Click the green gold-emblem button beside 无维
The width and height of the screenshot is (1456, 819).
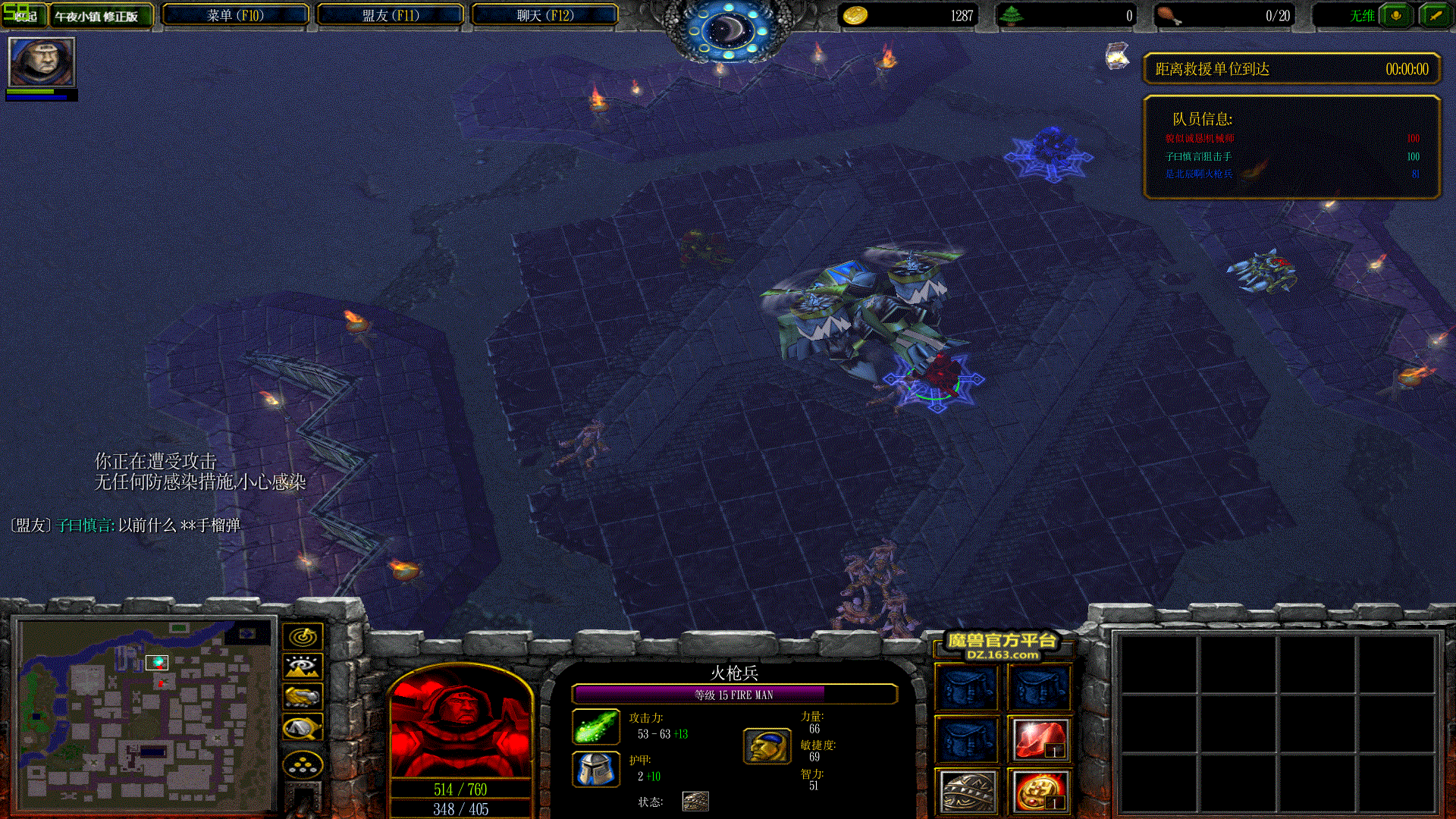[x=1395, y=15]
